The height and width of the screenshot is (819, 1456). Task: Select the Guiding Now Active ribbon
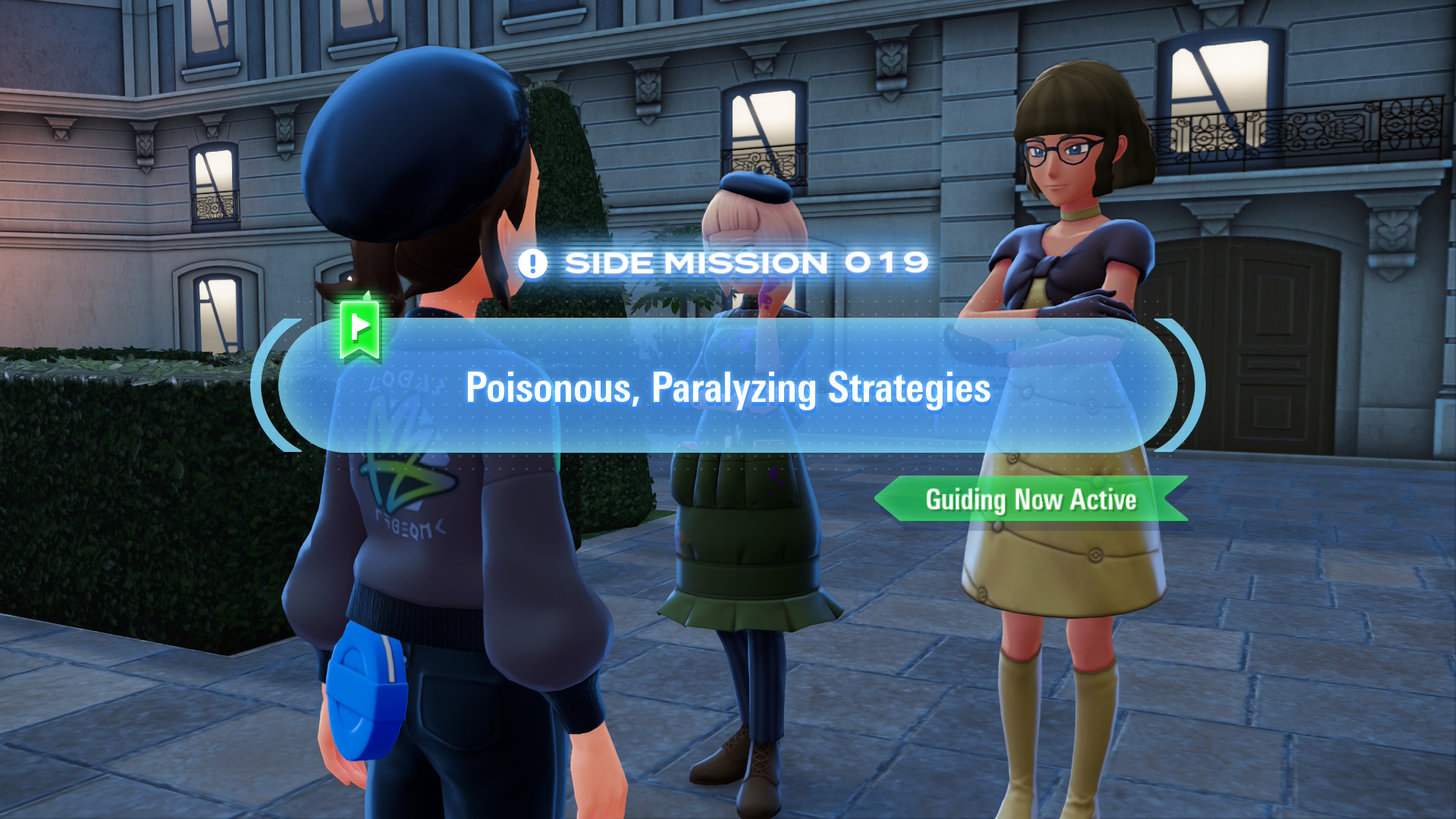(1031, 500)
